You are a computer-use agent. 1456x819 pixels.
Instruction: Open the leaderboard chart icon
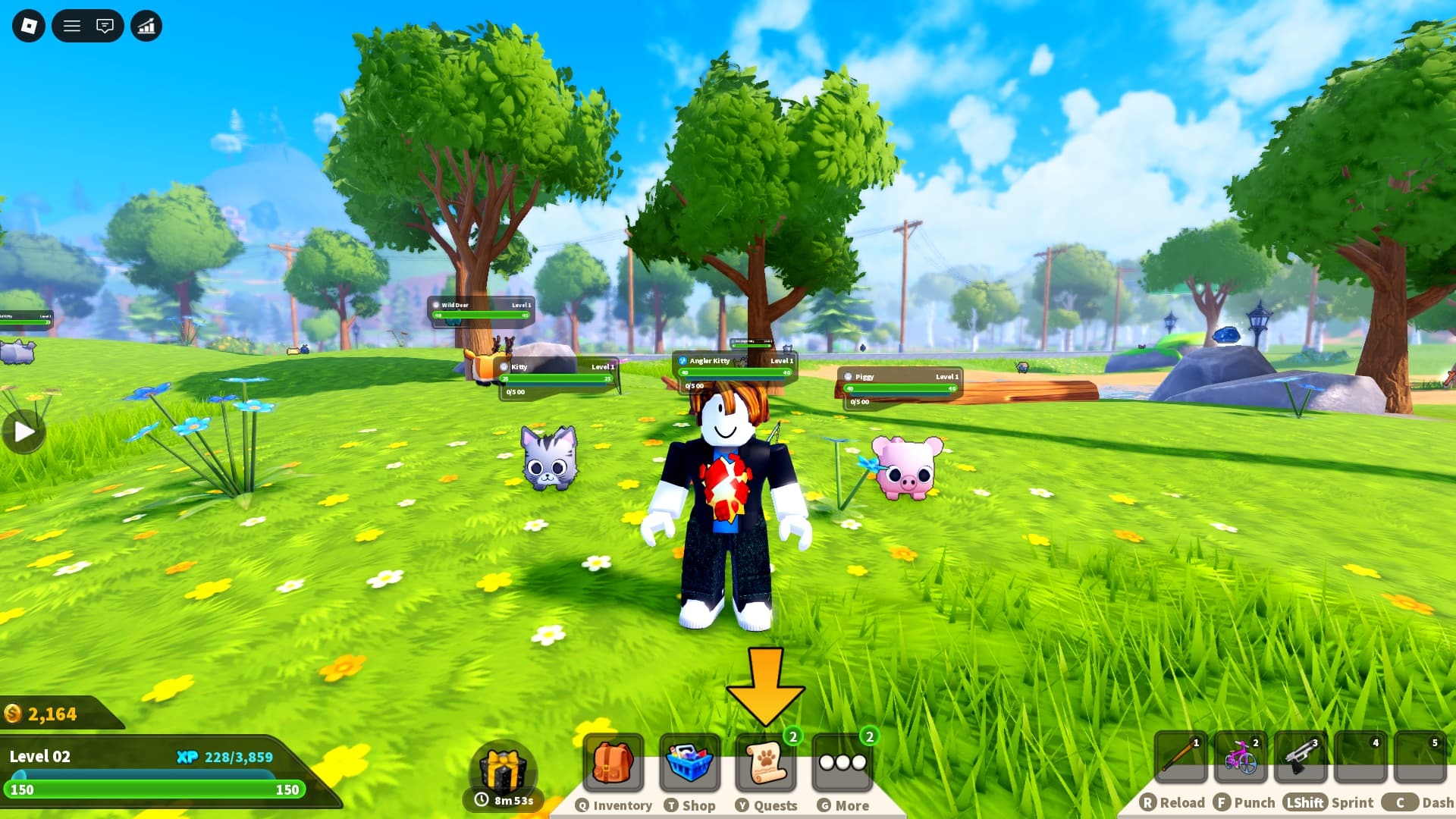click(x=146, y=26)
